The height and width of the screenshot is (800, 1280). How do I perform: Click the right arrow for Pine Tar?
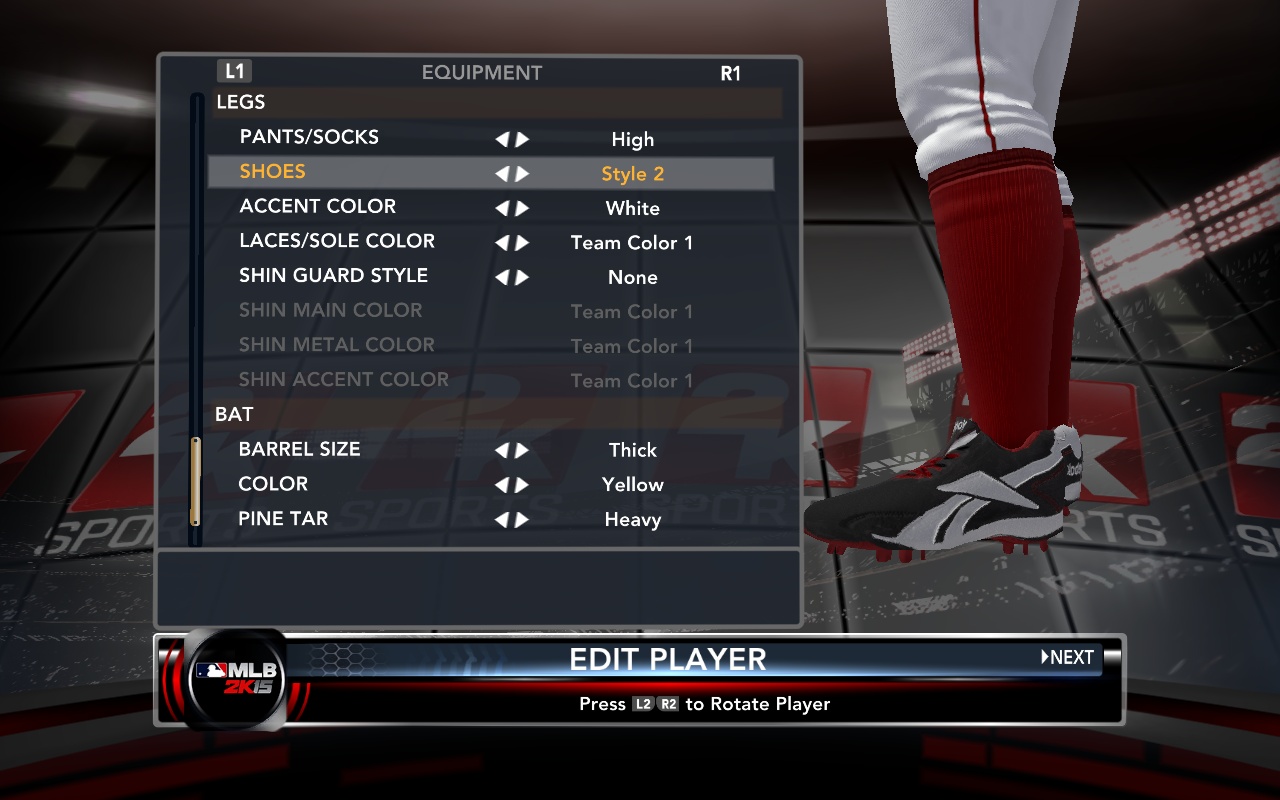pyautogui.click(x=522, y=520)
